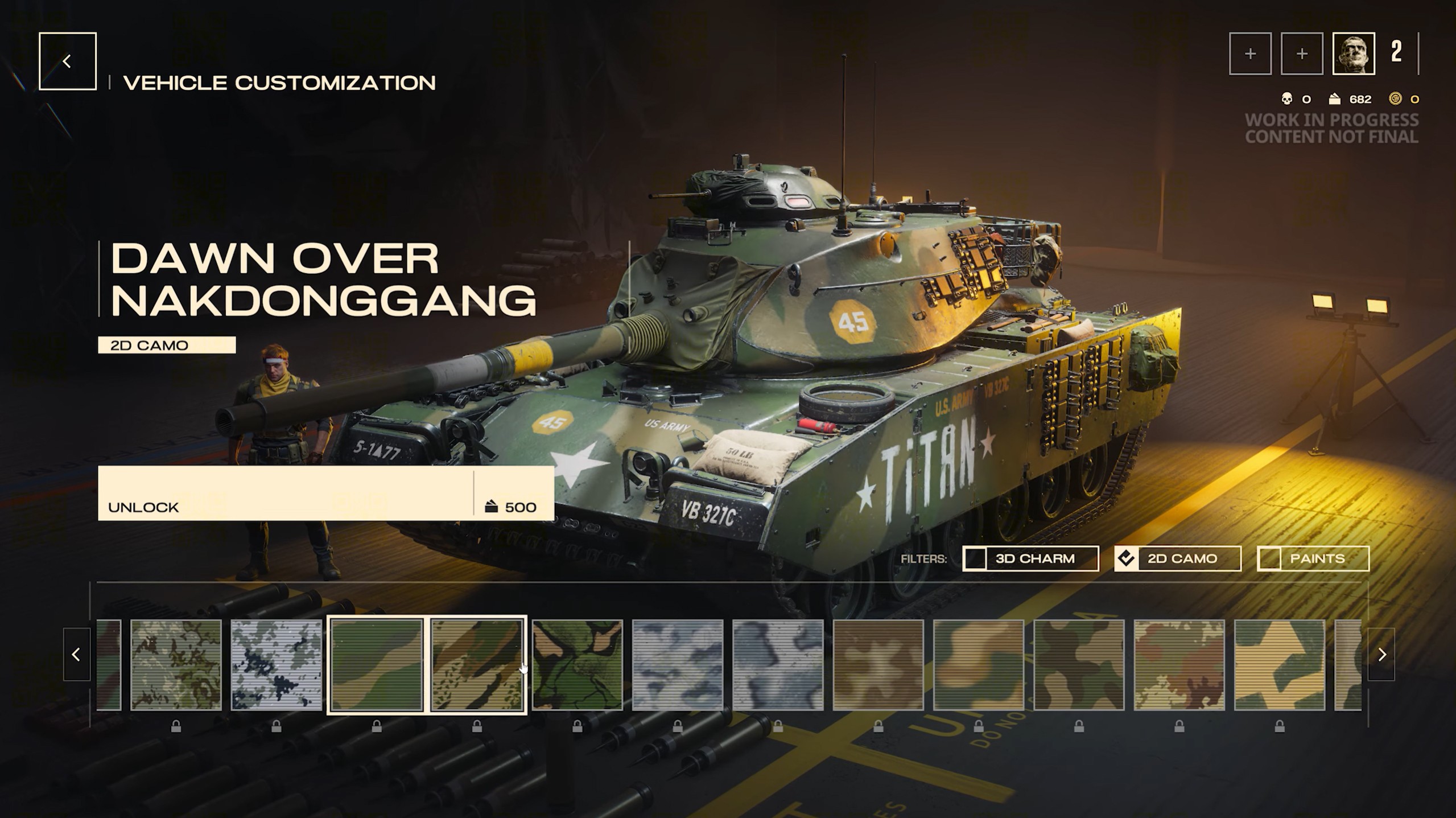Toggle the 2D Camo filter

tap(1177, 558)
